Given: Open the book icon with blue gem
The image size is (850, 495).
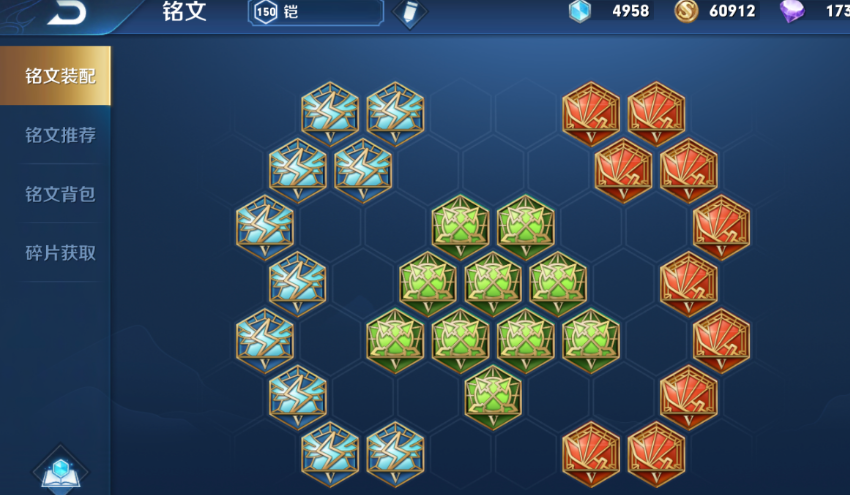Looking at the screenshot, I should (x=60, y=472).
